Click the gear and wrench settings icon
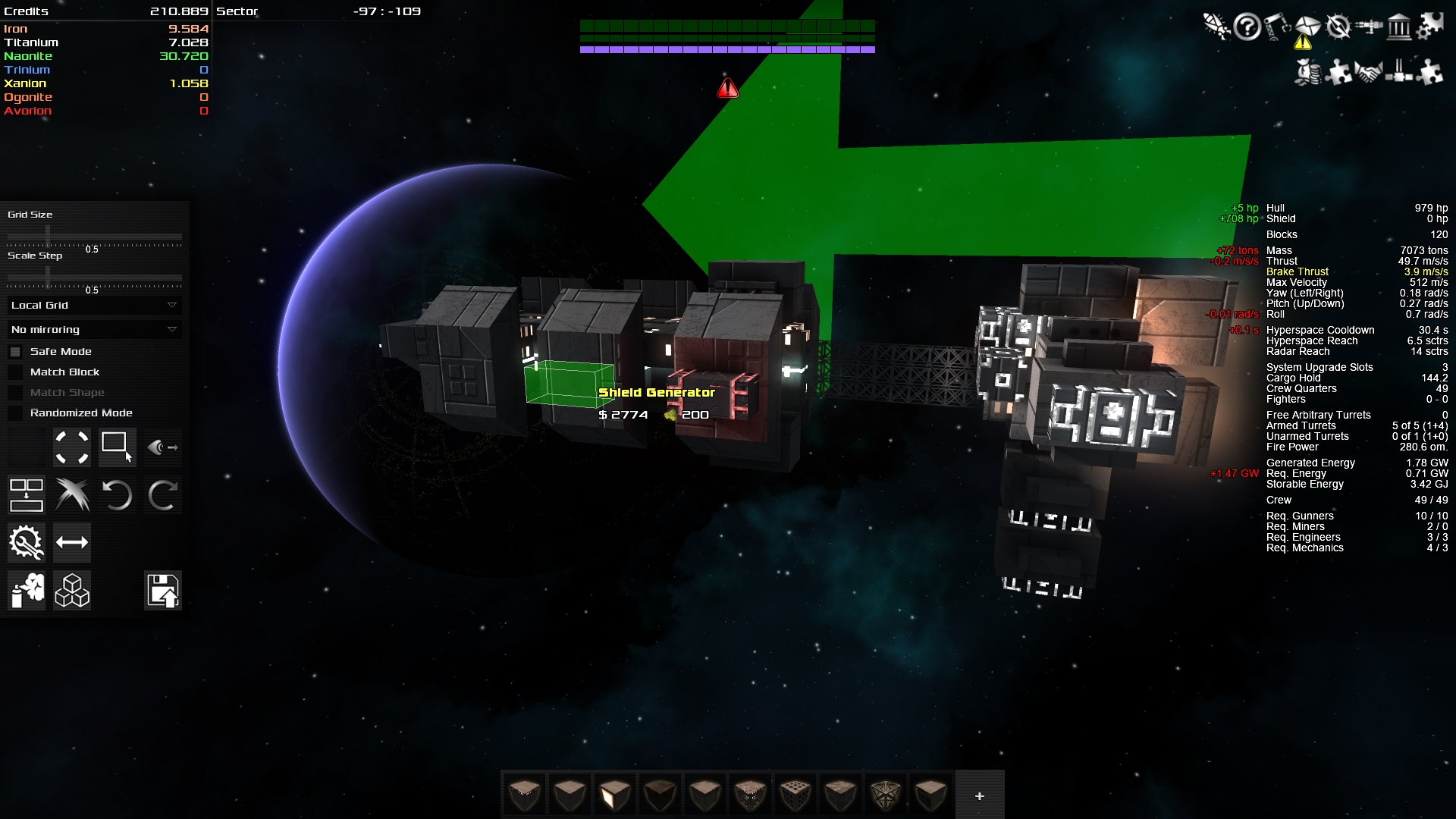Image resolution: width=1456 pixels, height=819 pixels. click(26, 542)
